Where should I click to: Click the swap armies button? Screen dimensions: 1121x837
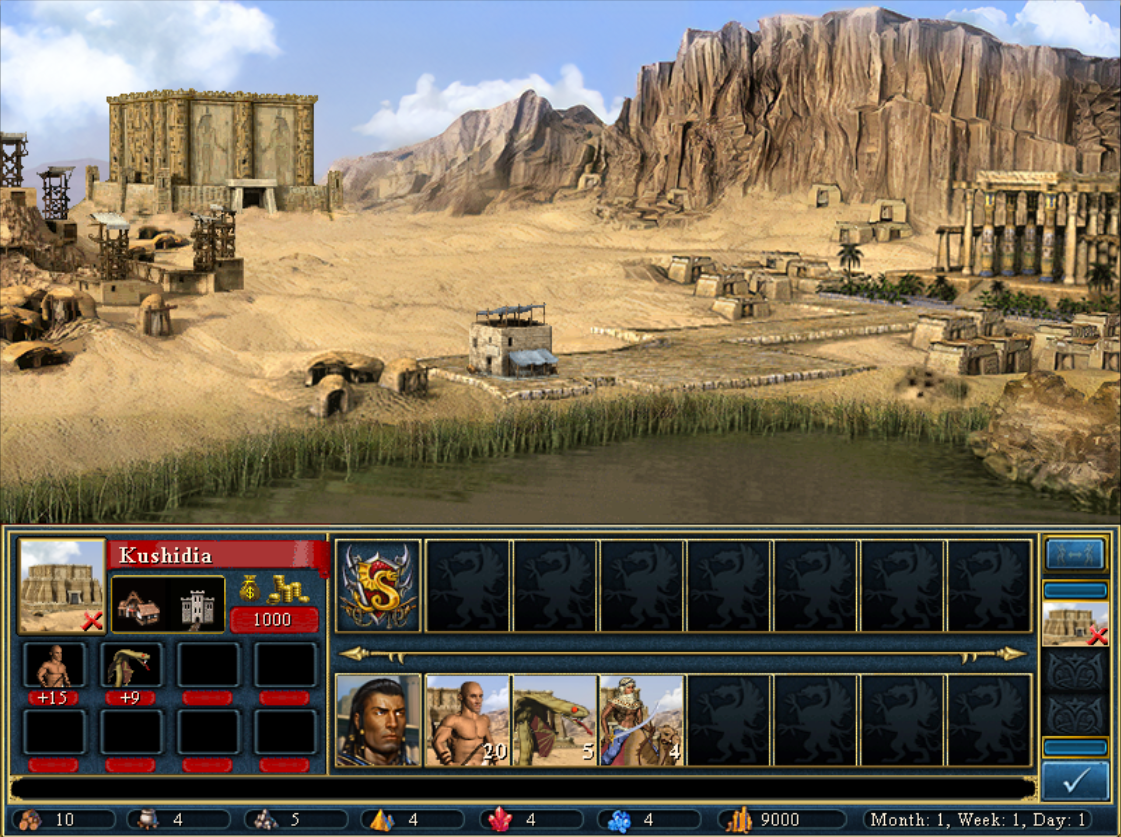[x=1075, y=554]
